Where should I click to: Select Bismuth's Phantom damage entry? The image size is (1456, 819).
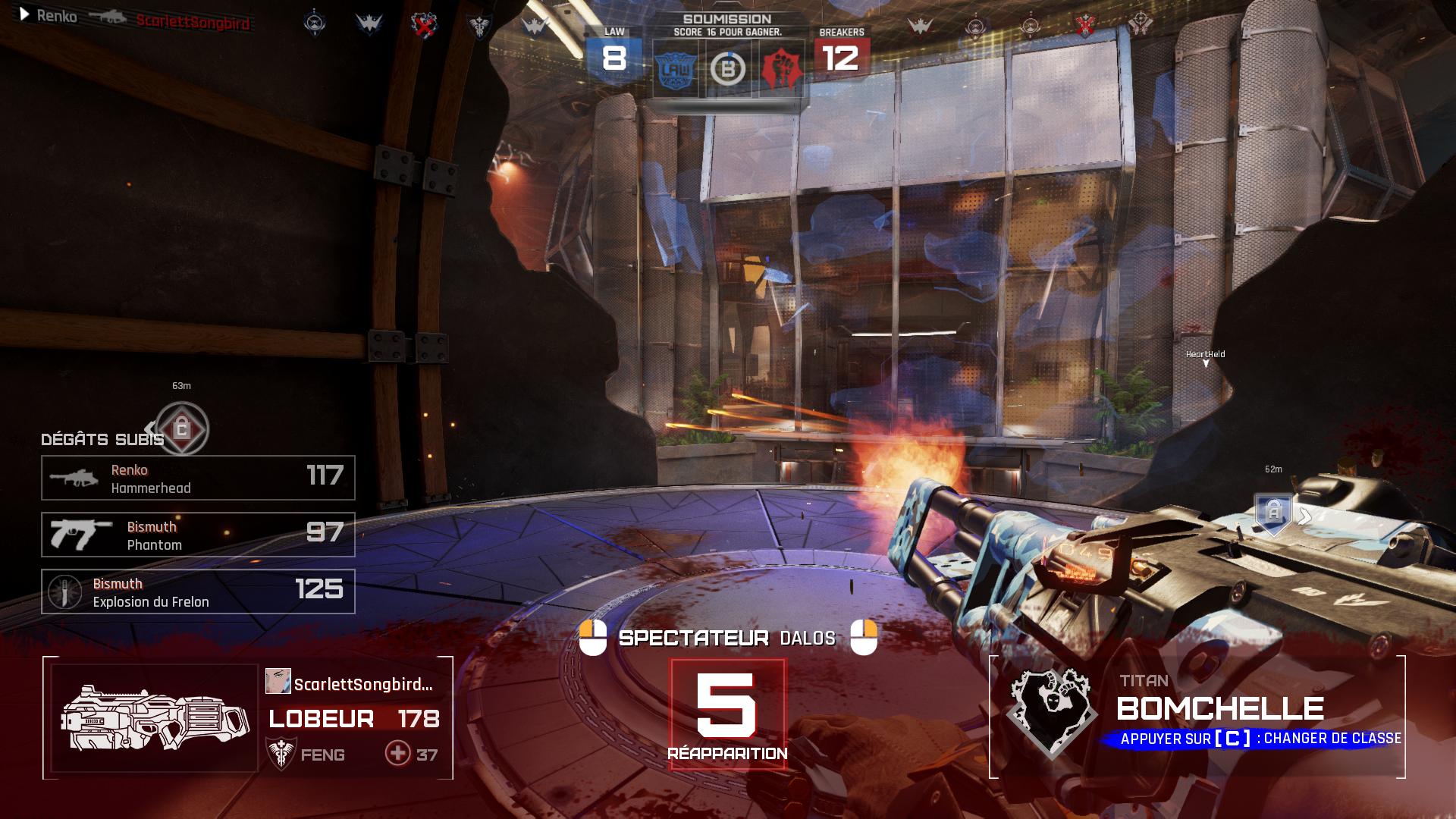(198, 535)
